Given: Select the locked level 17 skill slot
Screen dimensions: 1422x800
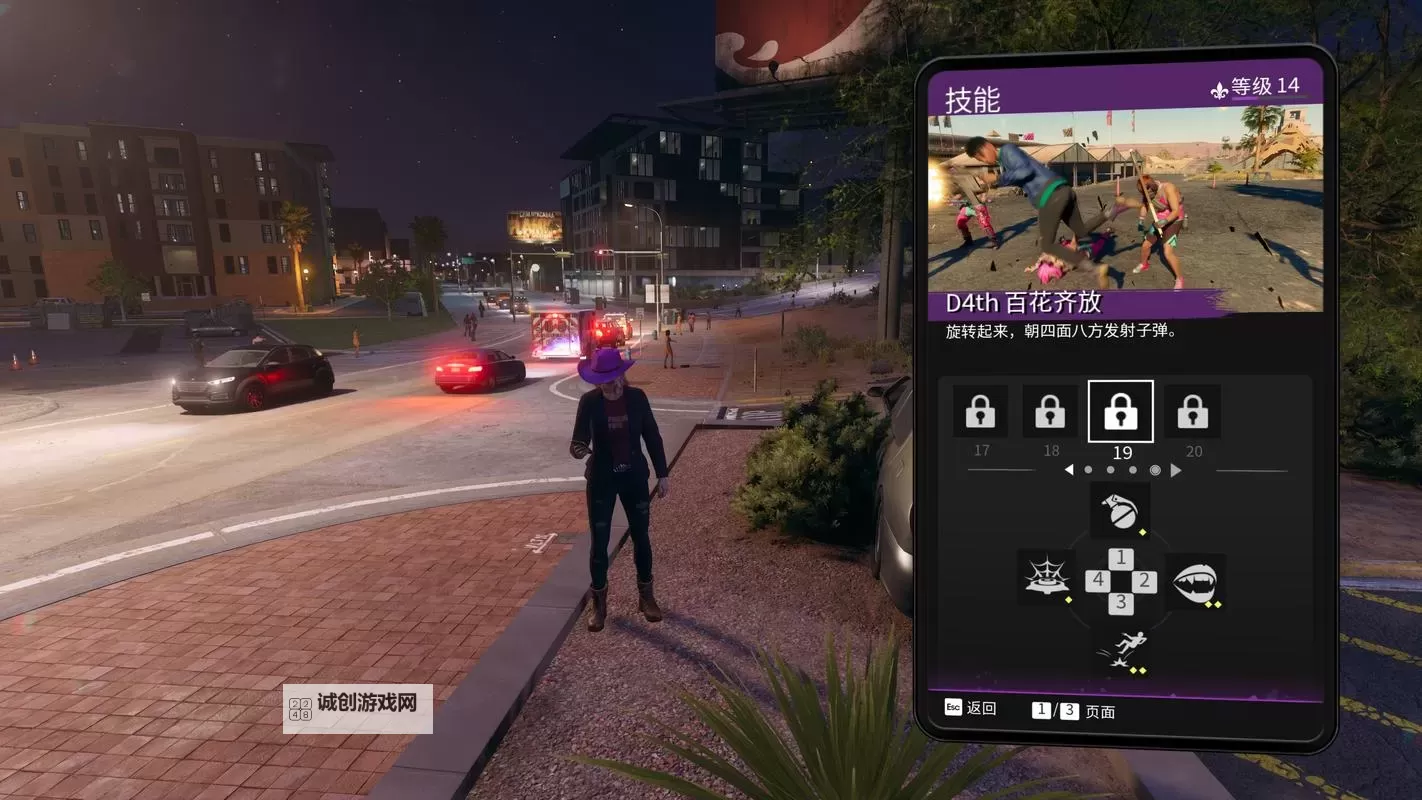Looking at the screenshot, I should tap(980, 411).
